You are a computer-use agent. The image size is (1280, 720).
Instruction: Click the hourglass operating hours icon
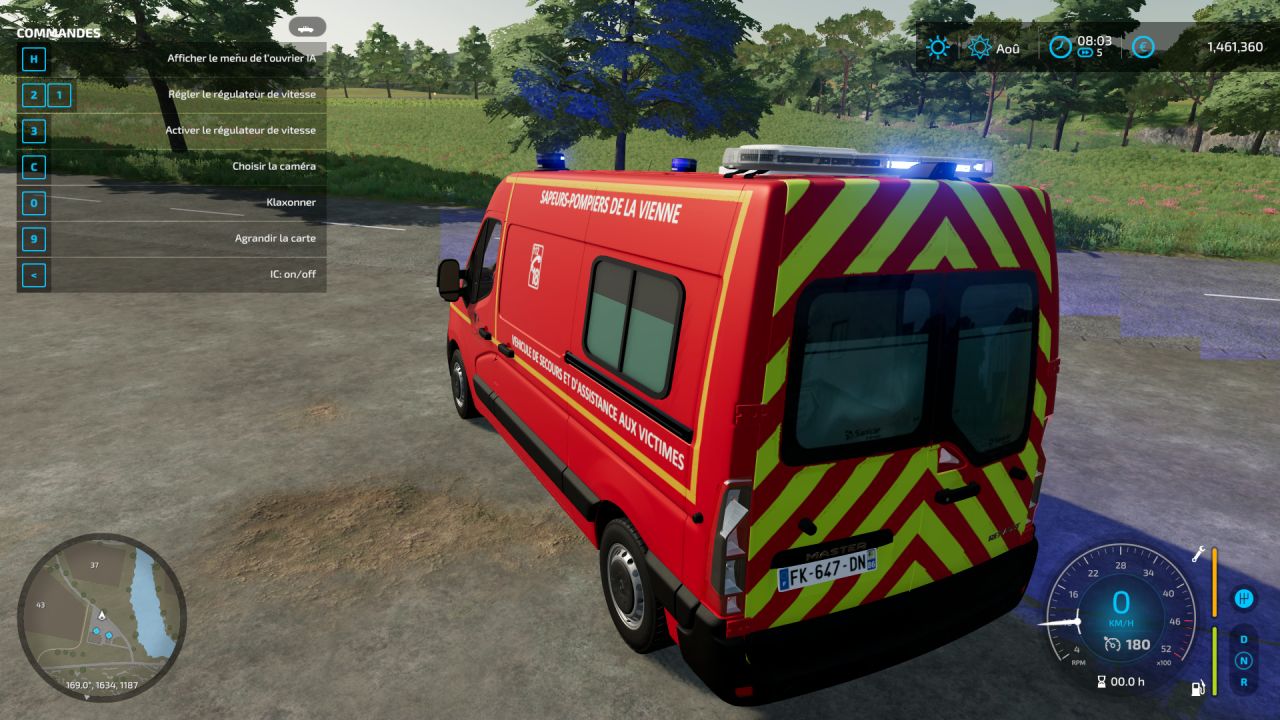(x=1101, y=682)
